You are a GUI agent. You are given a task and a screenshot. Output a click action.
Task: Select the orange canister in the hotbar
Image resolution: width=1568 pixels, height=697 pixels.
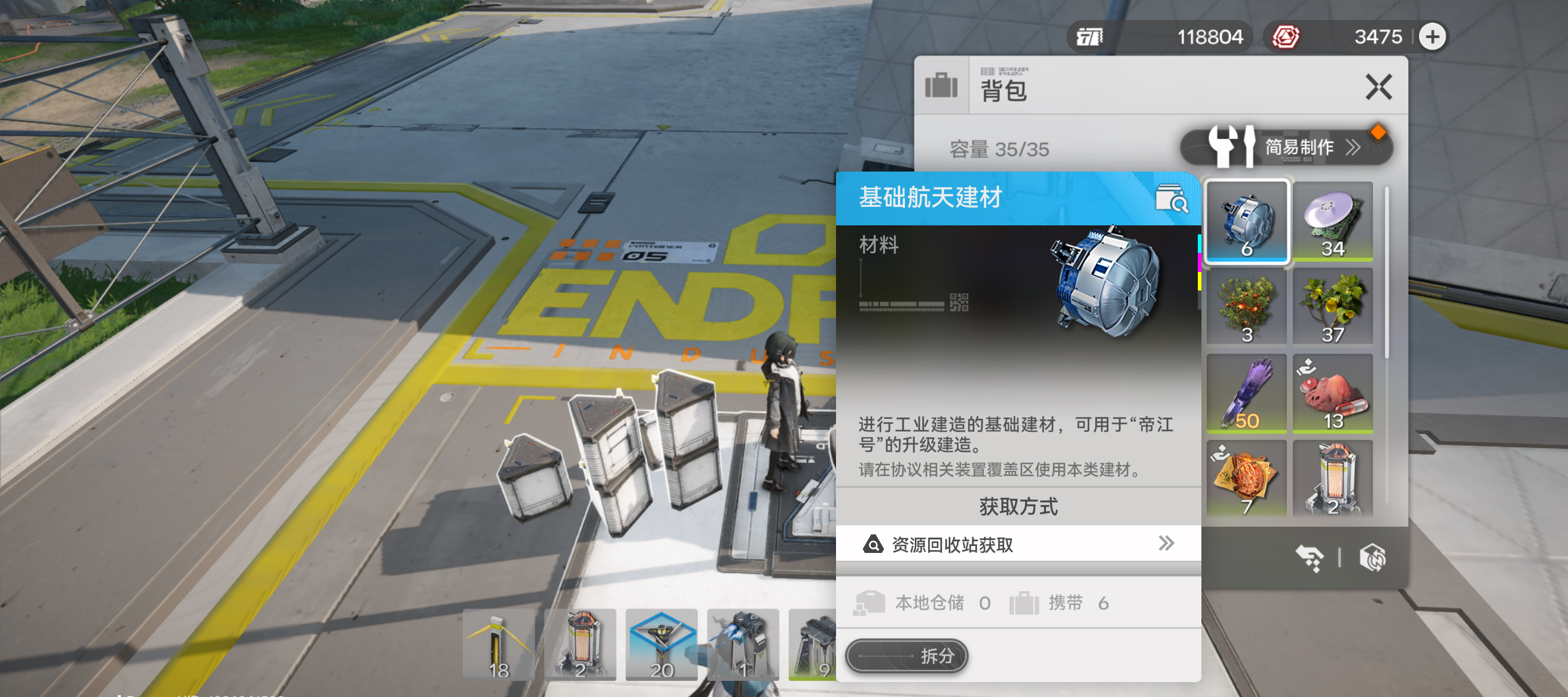[579, 644]
